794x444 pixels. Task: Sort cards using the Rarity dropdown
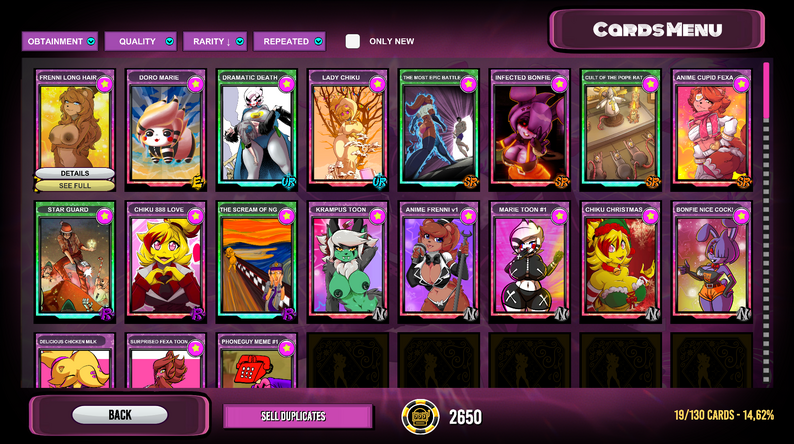(216, 41)
